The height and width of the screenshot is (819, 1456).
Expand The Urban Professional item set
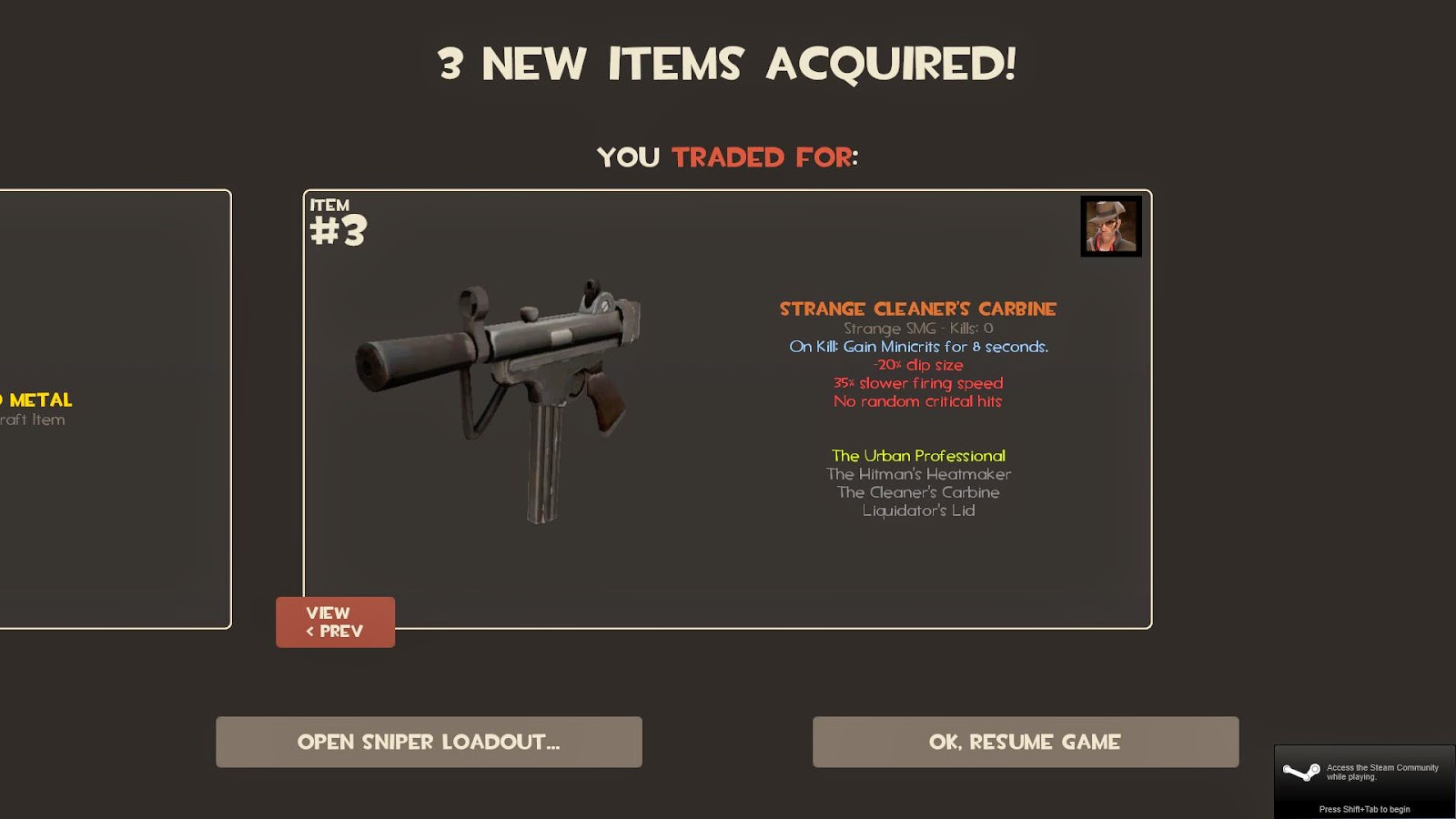(918, 455)
